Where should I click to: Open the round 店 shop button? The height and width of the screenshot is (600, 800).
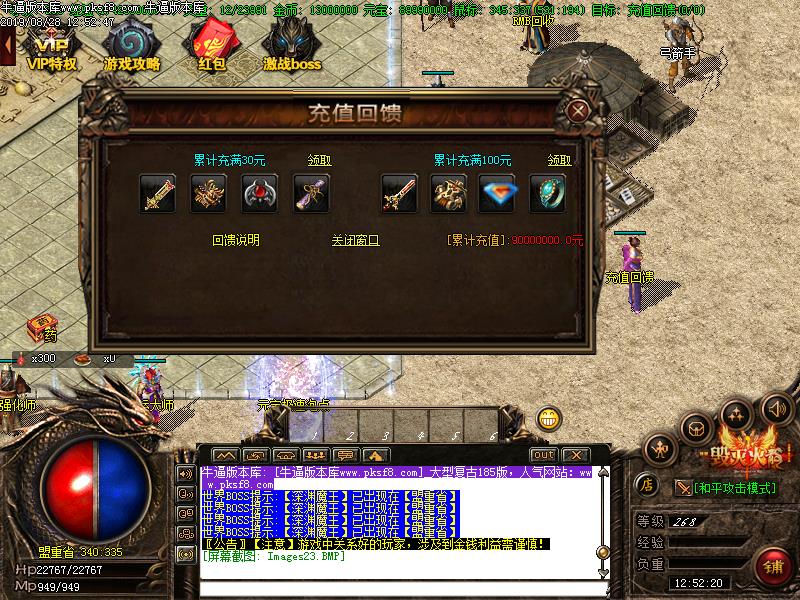647,486
